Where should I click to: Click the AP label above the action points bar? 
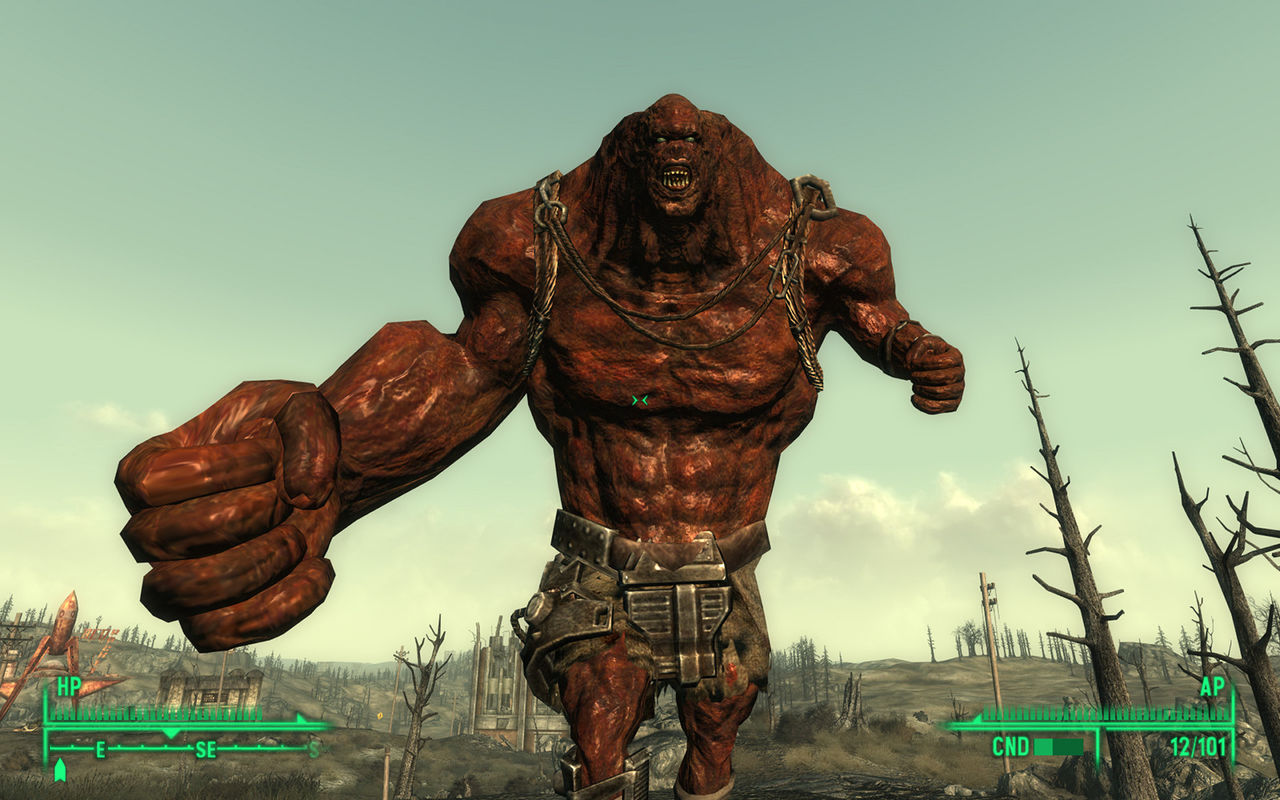pos(1212,687)
